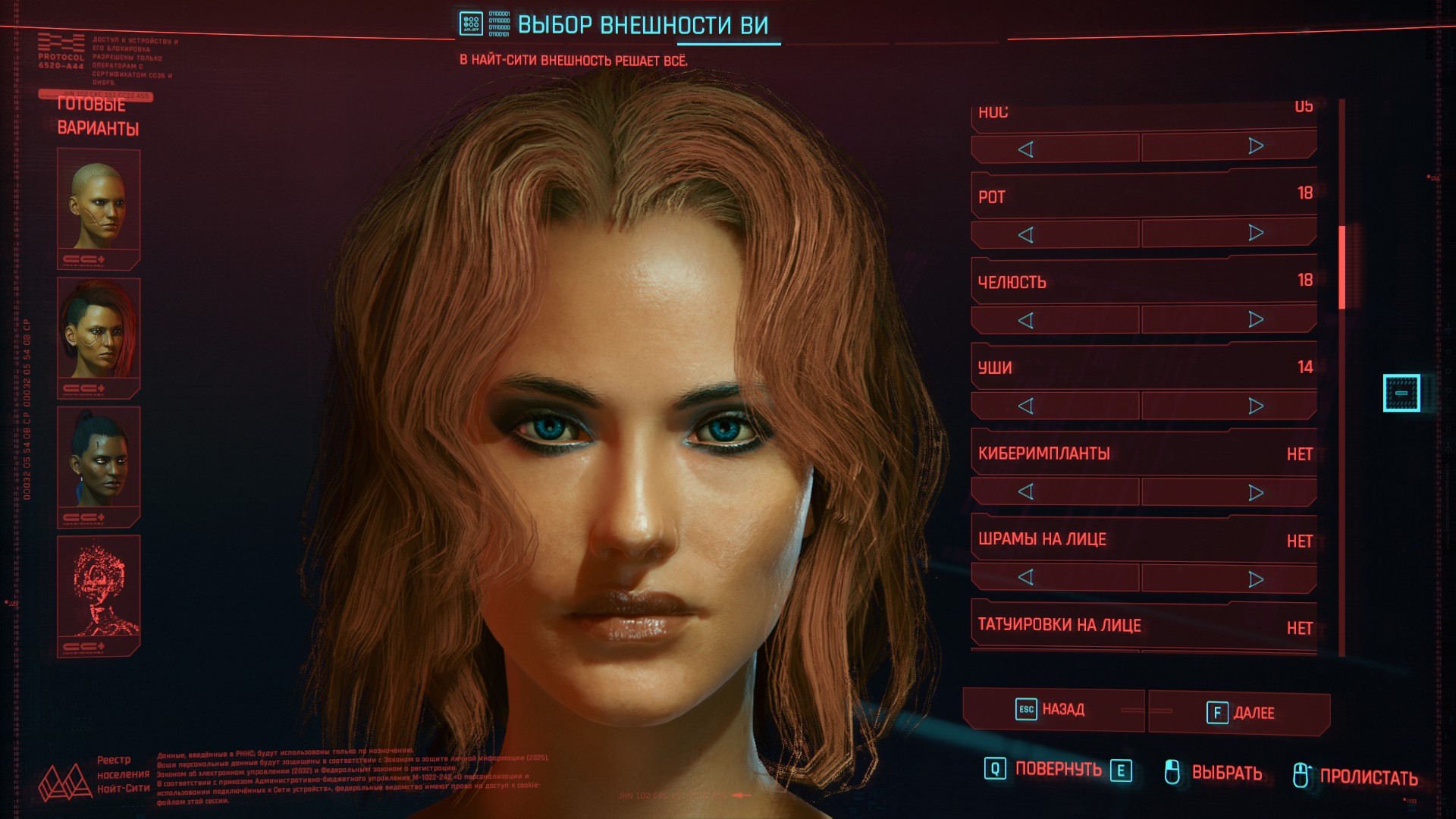This screenshot has width=1456, height=819.
Task: Choose next ЧЕЛЮСТЬ shape
Action: [1256, 319]
